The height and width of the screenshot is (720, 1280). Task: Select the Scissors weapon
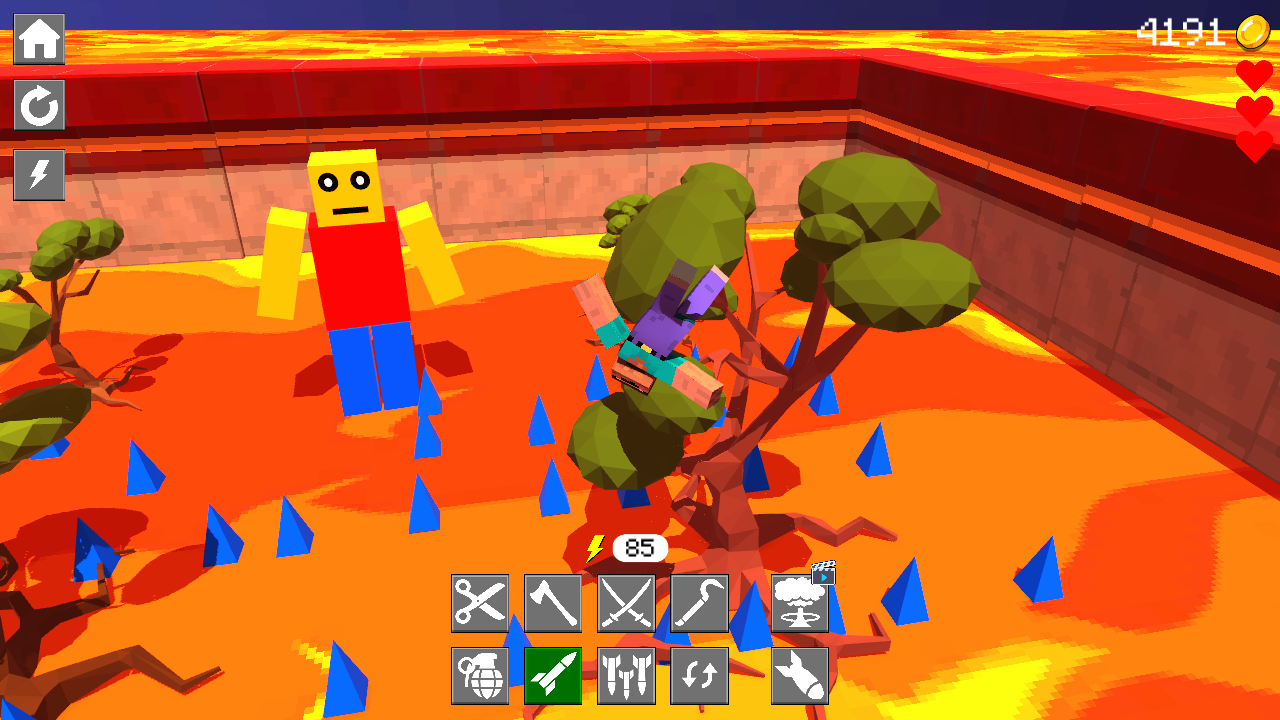point(480,603)
